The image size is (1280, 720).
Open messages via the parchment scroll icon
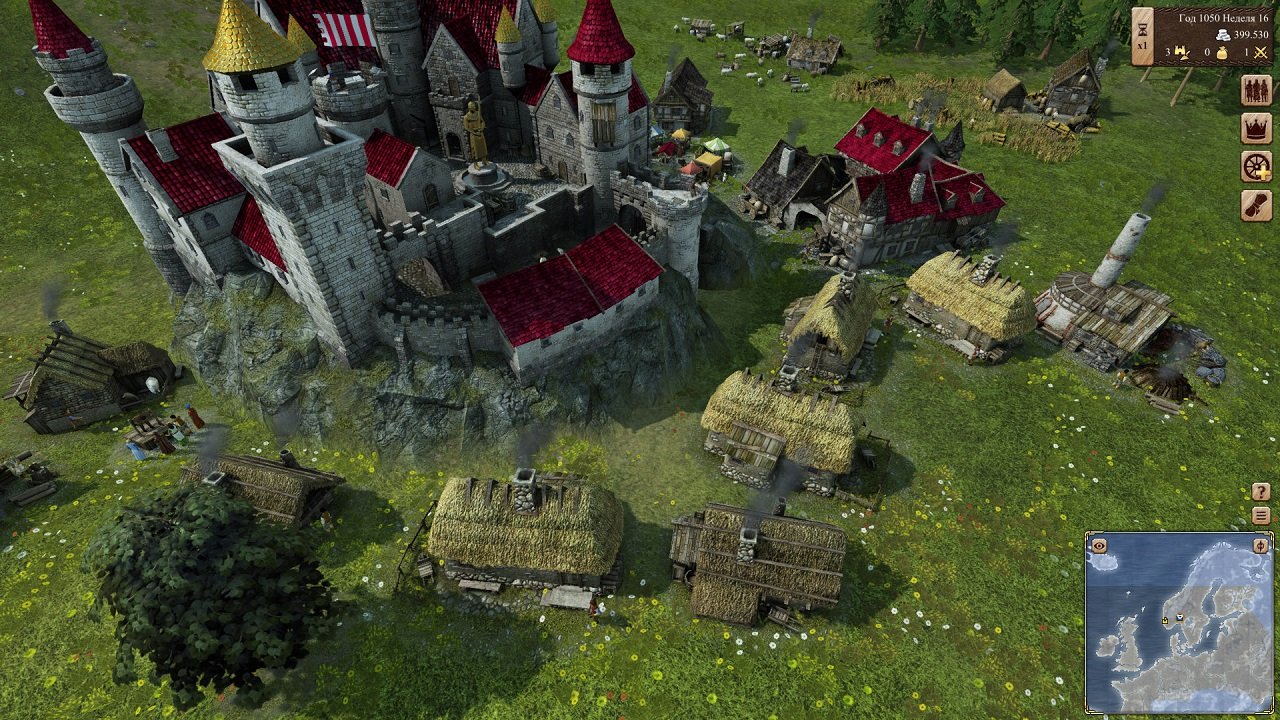(1255, 202)
